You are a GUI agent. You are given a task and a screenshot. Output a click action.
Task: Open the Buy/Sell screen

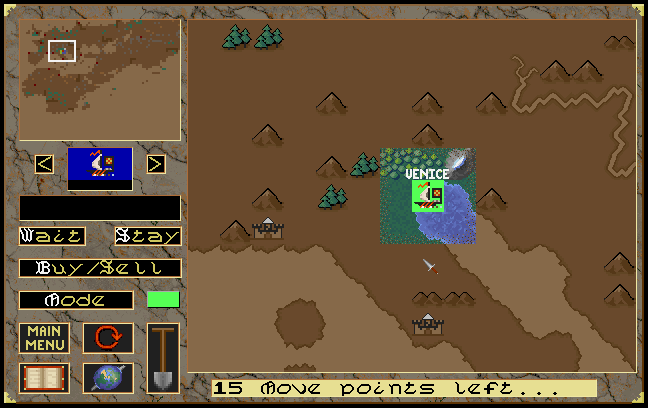pyautogui.click(x=100, y=268)
